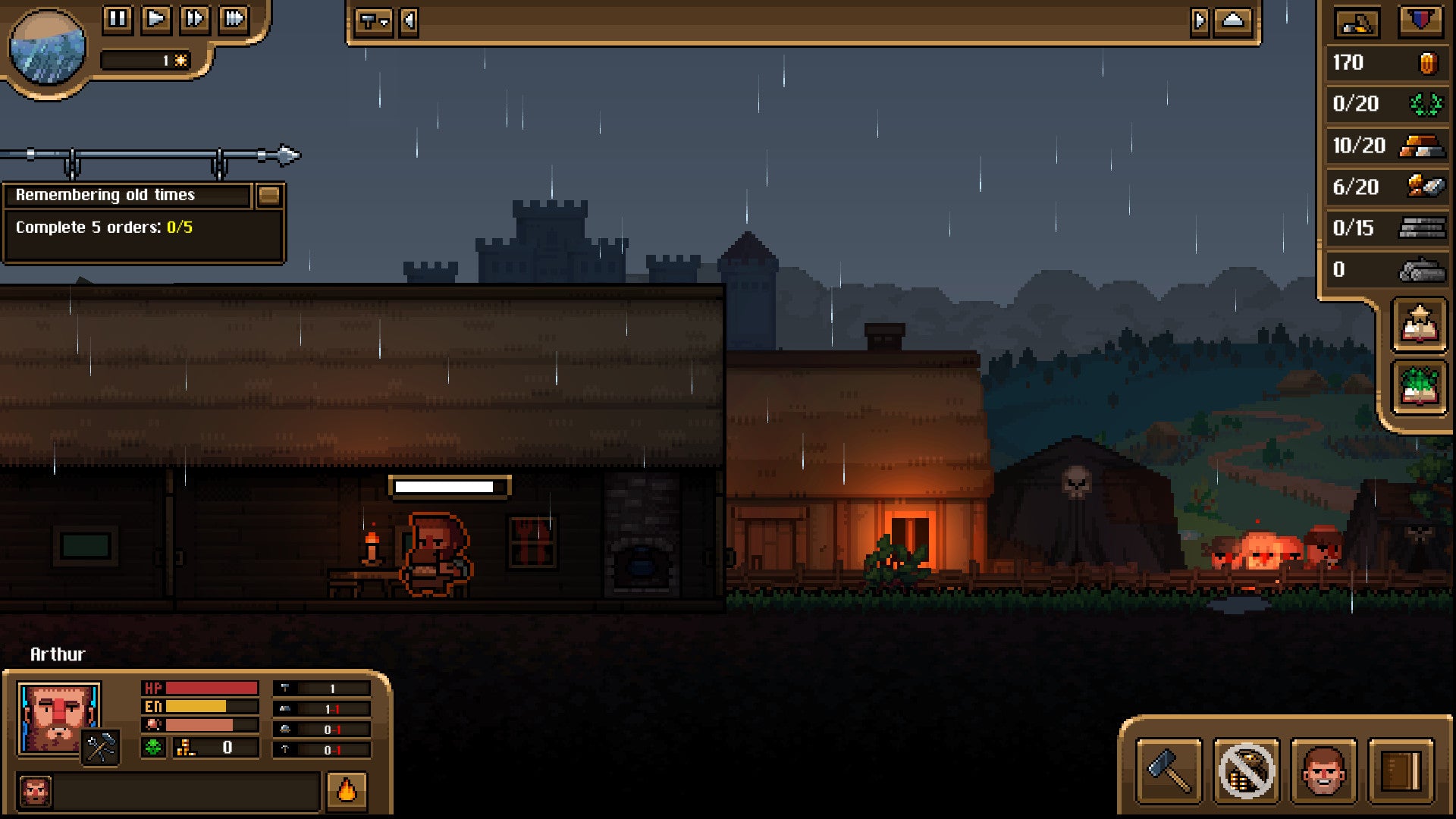Image resolution: width=1456 pixels, height=819 pixels.
Task: Click Arthur's hammer and tongs profession icon
Action: [101, 748]
